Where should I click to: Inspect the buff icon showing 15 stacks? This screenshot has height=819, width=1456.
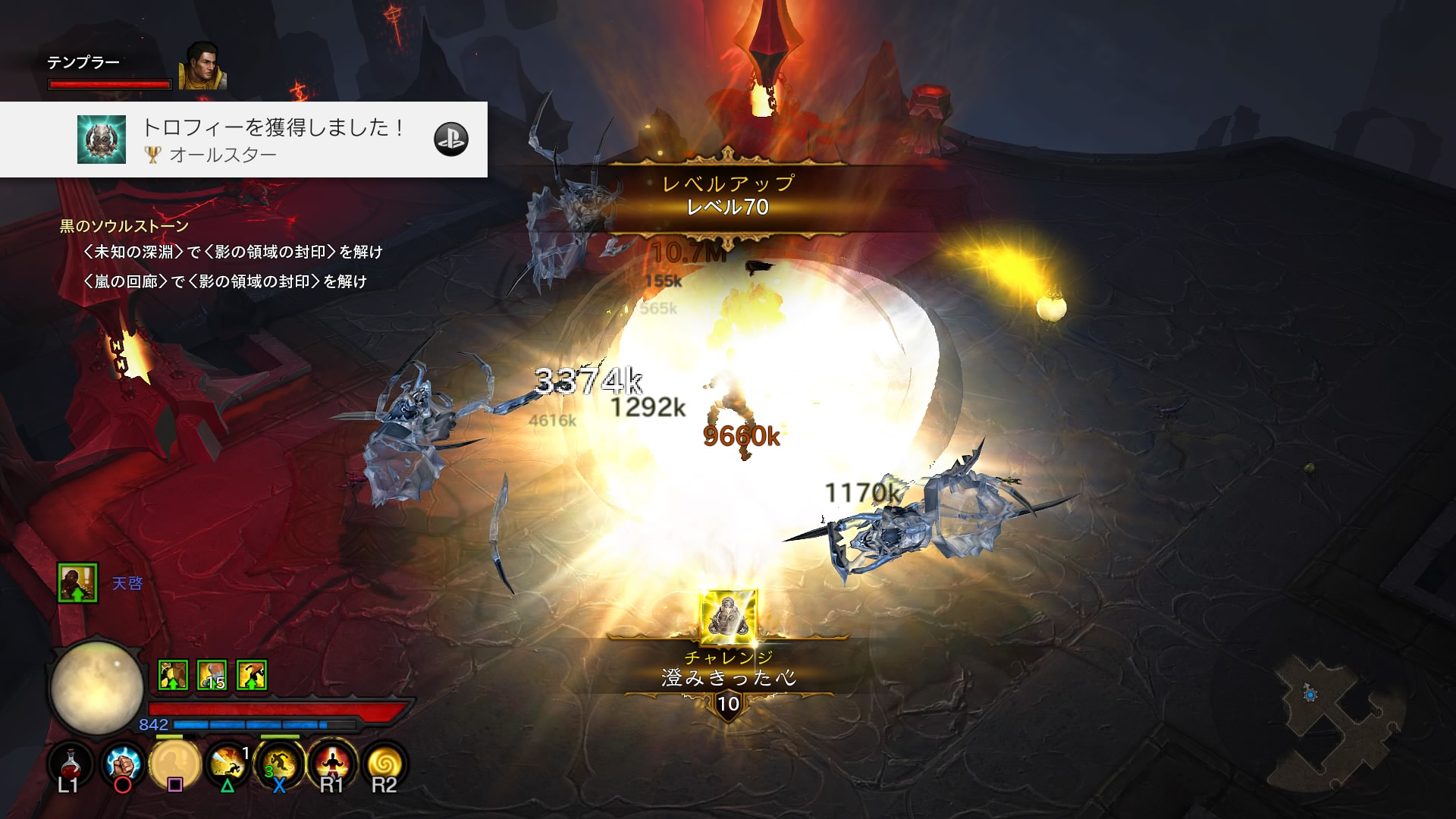click(x=212, y=674)
